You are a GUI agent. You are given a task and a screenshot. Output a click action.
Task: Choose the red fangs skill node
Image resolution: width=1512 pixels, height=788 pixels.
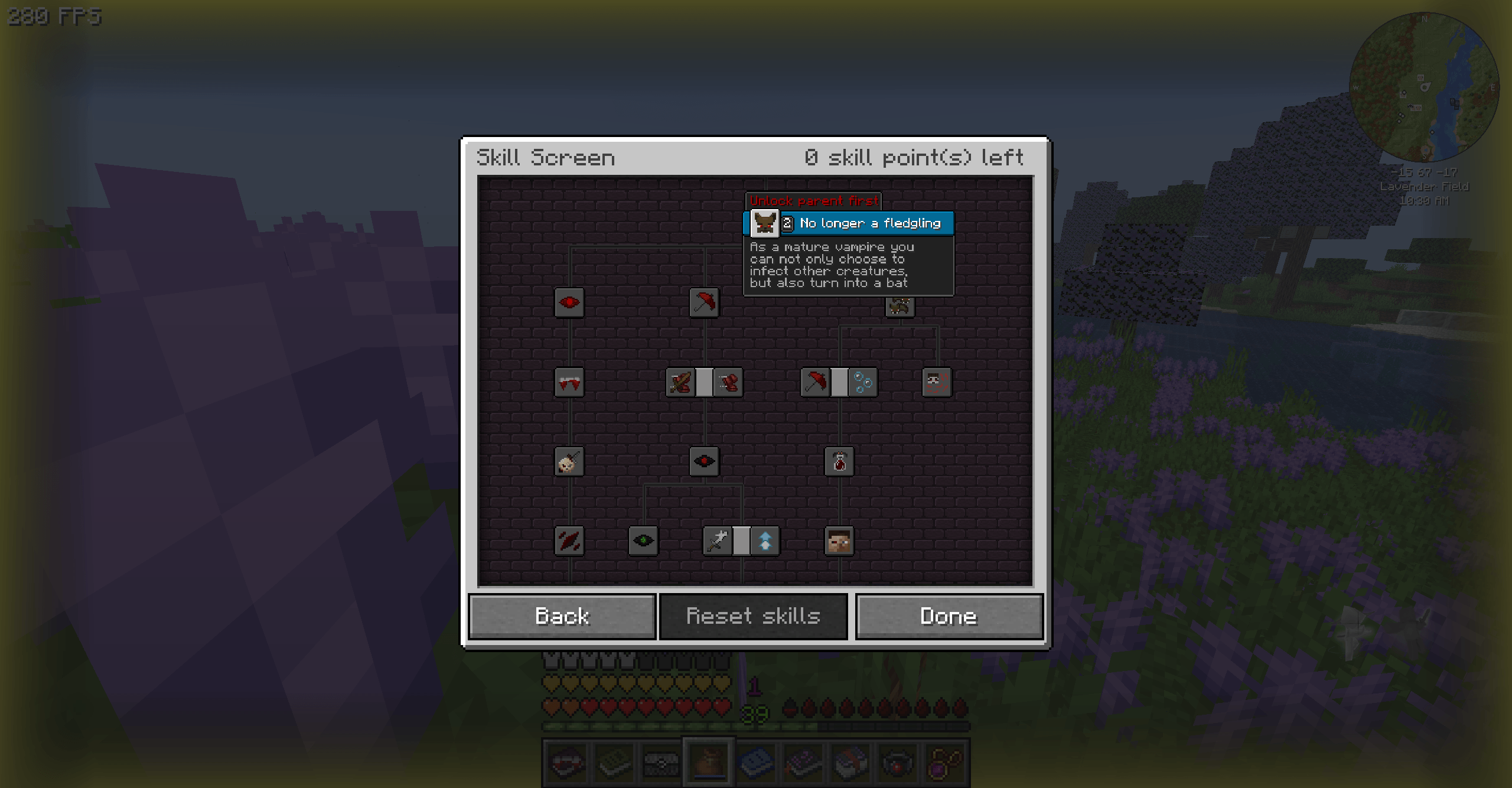pyautogui.click(x=569, y=382)
